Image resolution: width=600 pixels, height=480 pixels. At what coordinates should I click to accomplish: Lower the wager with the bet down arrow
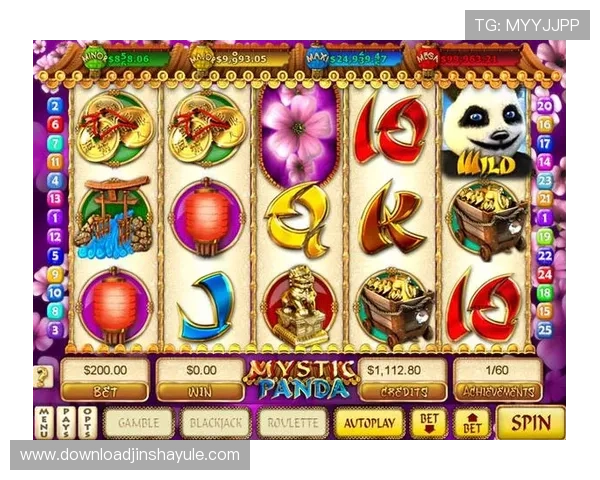click(428, 422)
